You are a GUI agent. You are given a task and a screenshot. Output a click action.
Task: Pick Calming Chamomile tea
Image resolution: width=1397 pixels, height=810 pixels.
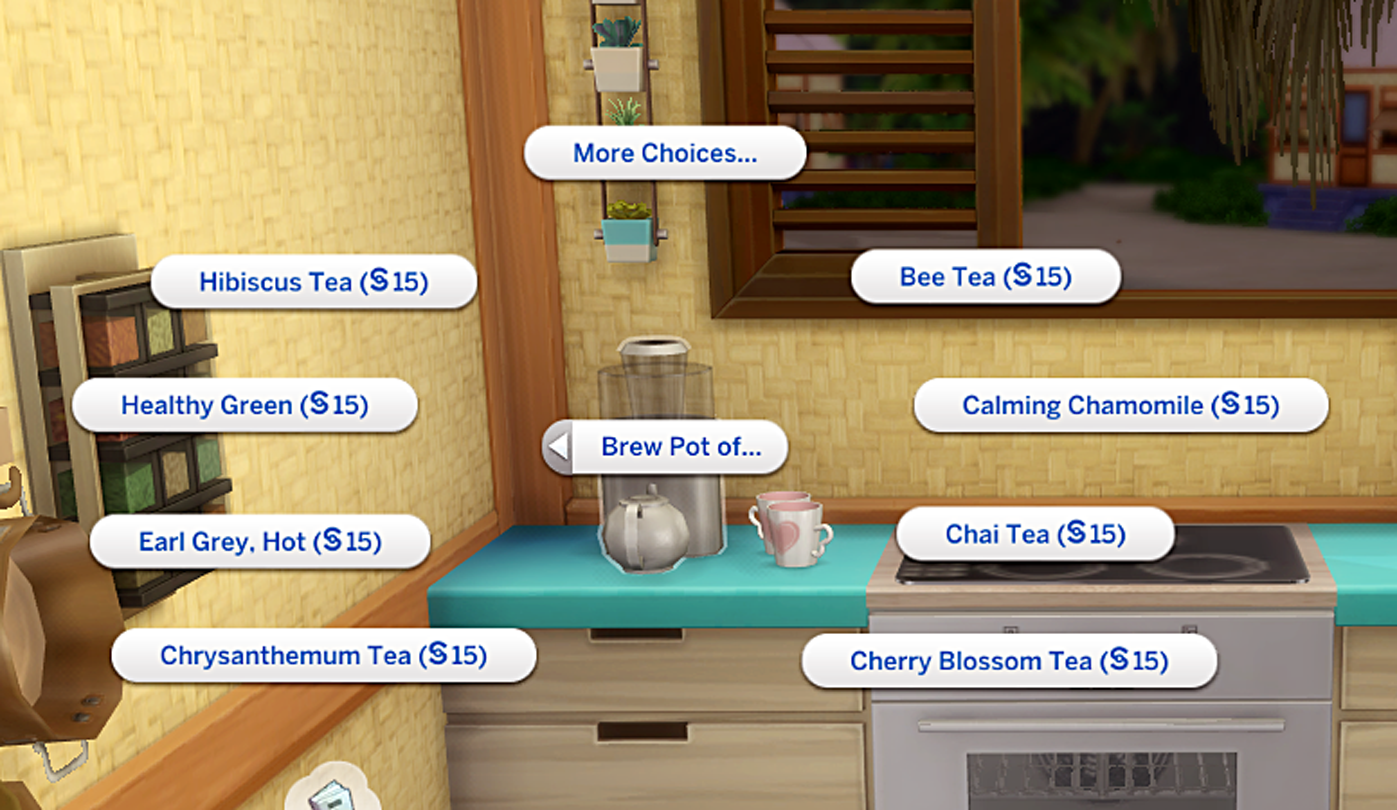pyautogui.click(x=1120, y=406)
